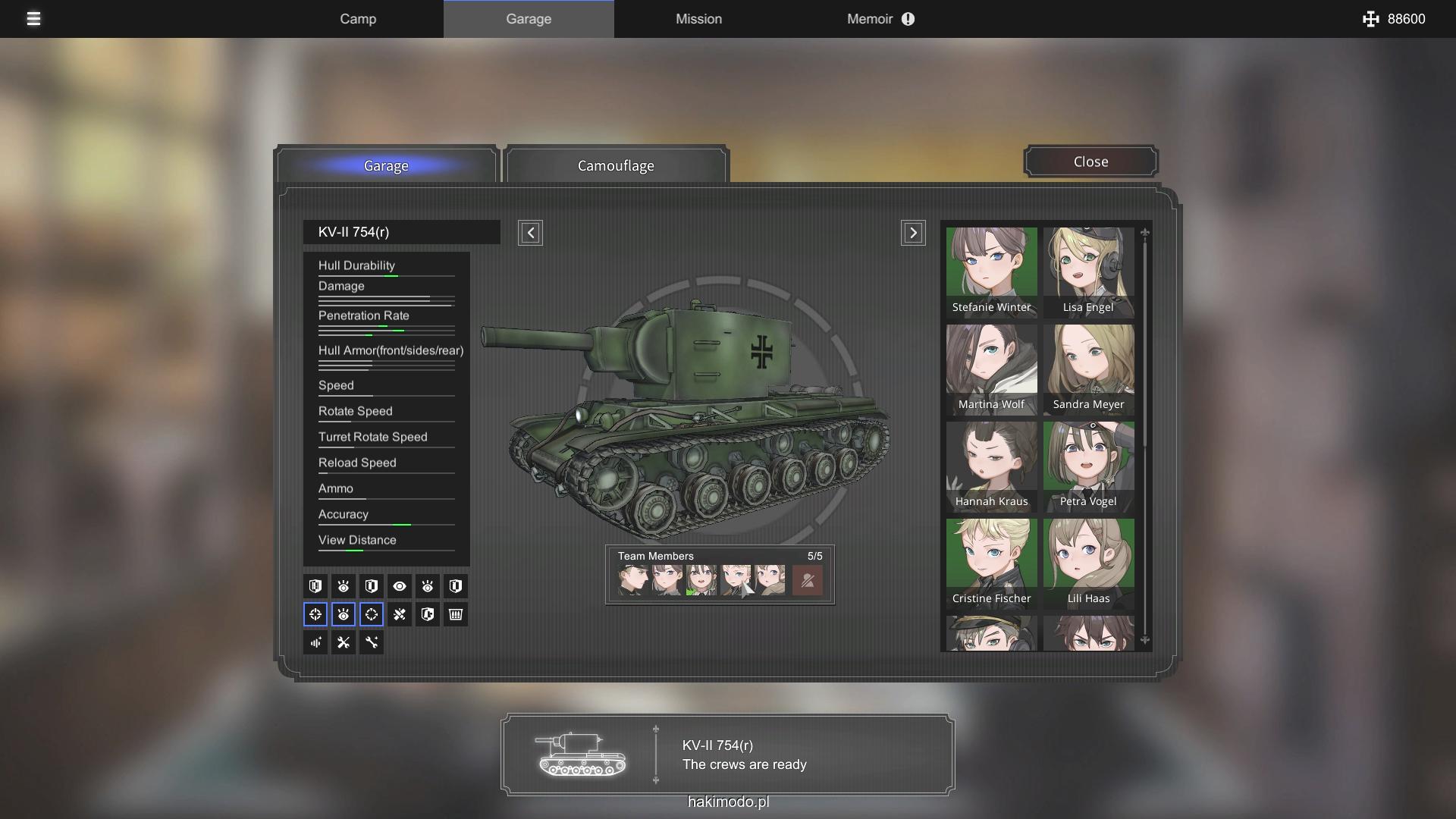Image resolution: width=1456 pixels, height=819 pixels.
Task: Select the eye perk icon
Action: pos(400,586)
